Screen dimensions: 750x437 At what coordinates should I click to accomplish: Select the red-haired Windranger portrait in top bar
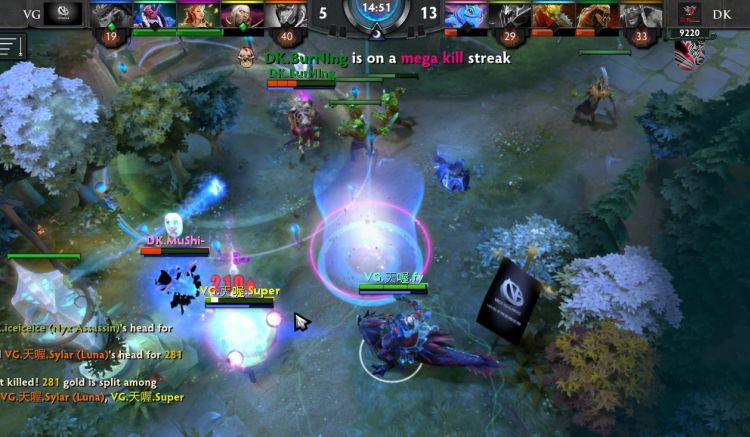[194, 14]
